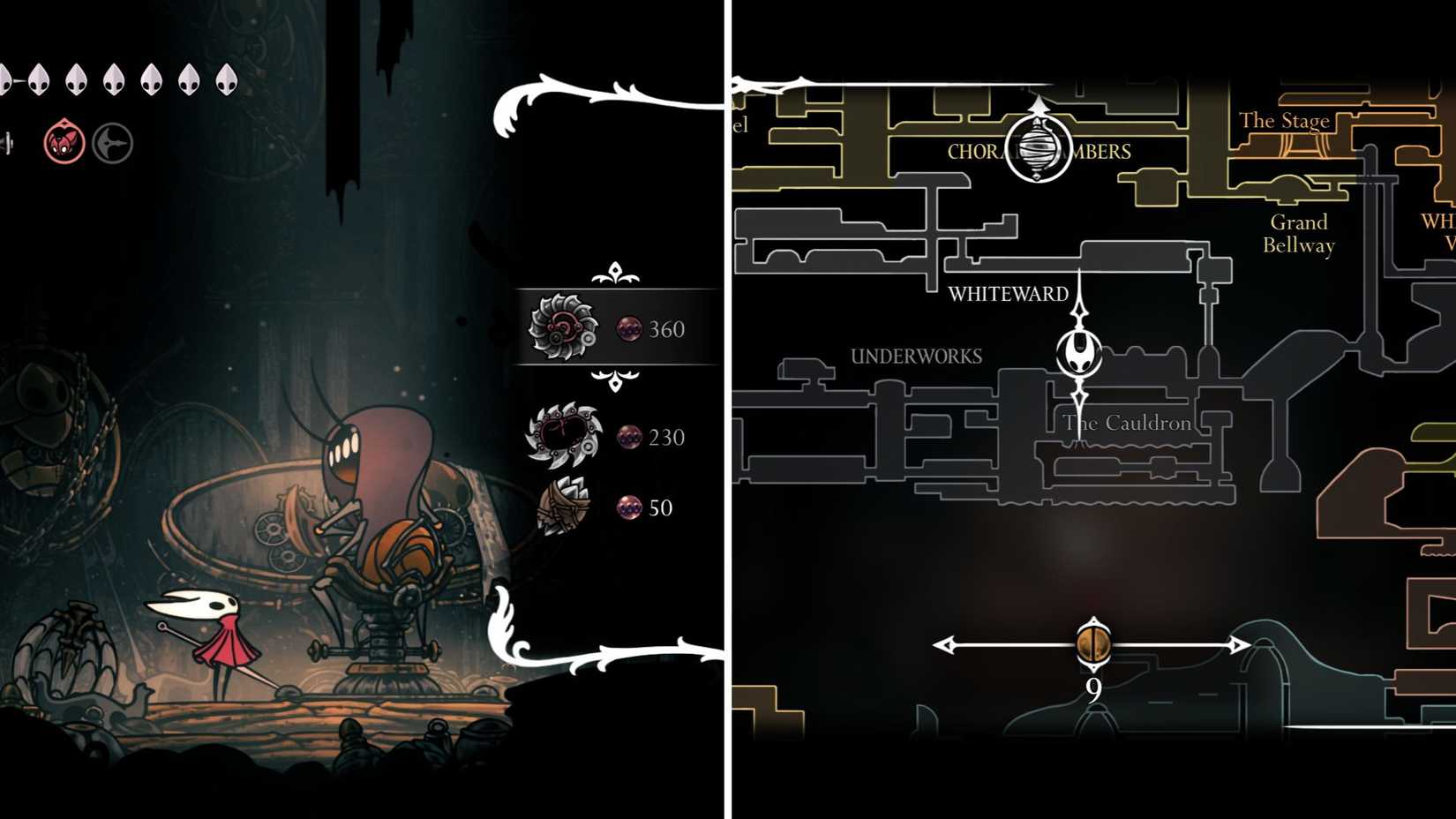Viewport: 1456px width, 819px height.
Task: Click the rosary bead icon beside 230
Action: 629,436
